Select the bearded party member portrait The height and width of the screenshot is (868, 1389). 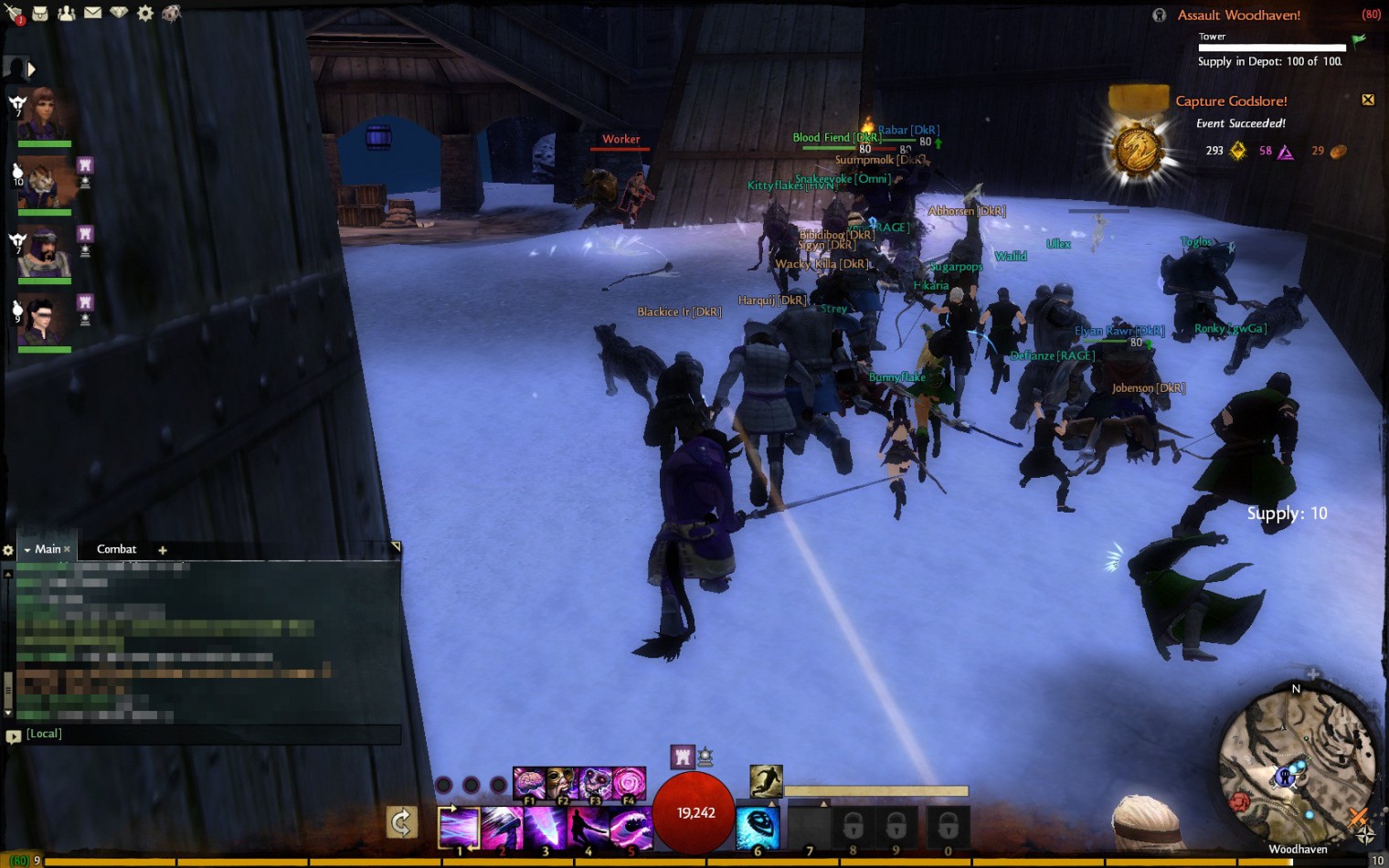43,251
